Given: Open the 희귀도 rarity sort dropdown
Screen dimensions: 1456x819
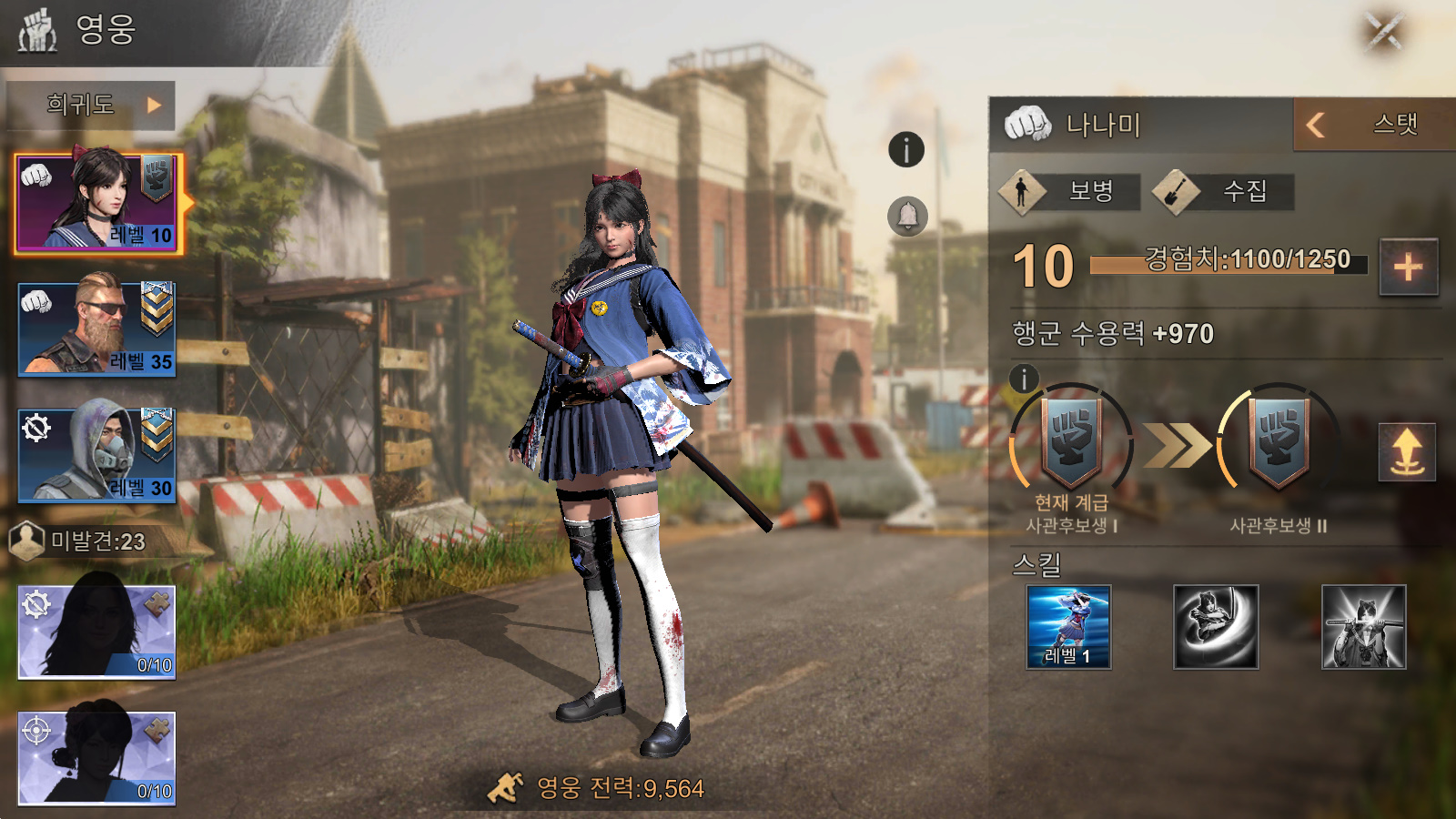Looking at the screenshot, I should click(x=91, y=106).
